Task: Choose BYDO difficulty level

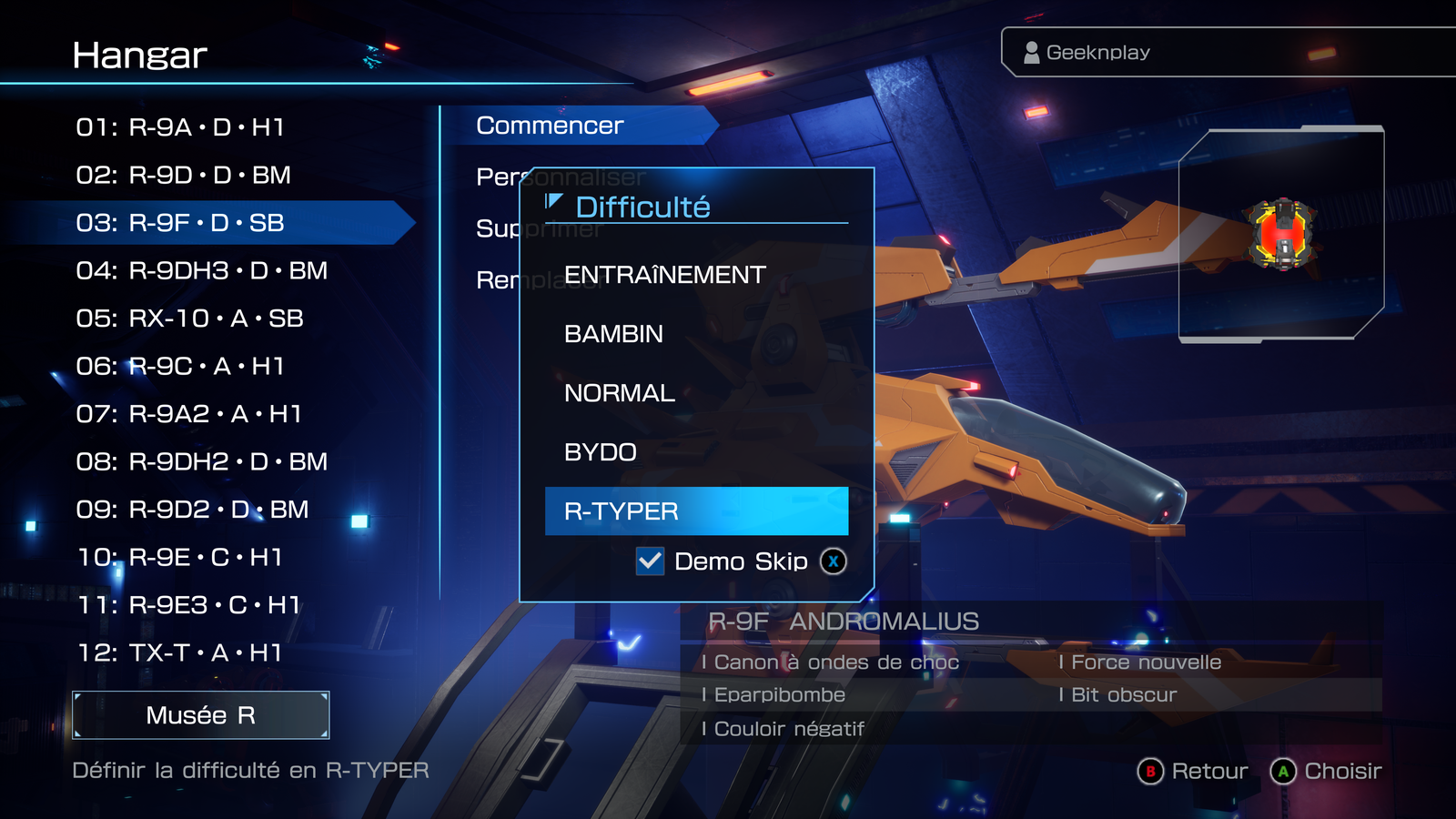Action: 601,452
